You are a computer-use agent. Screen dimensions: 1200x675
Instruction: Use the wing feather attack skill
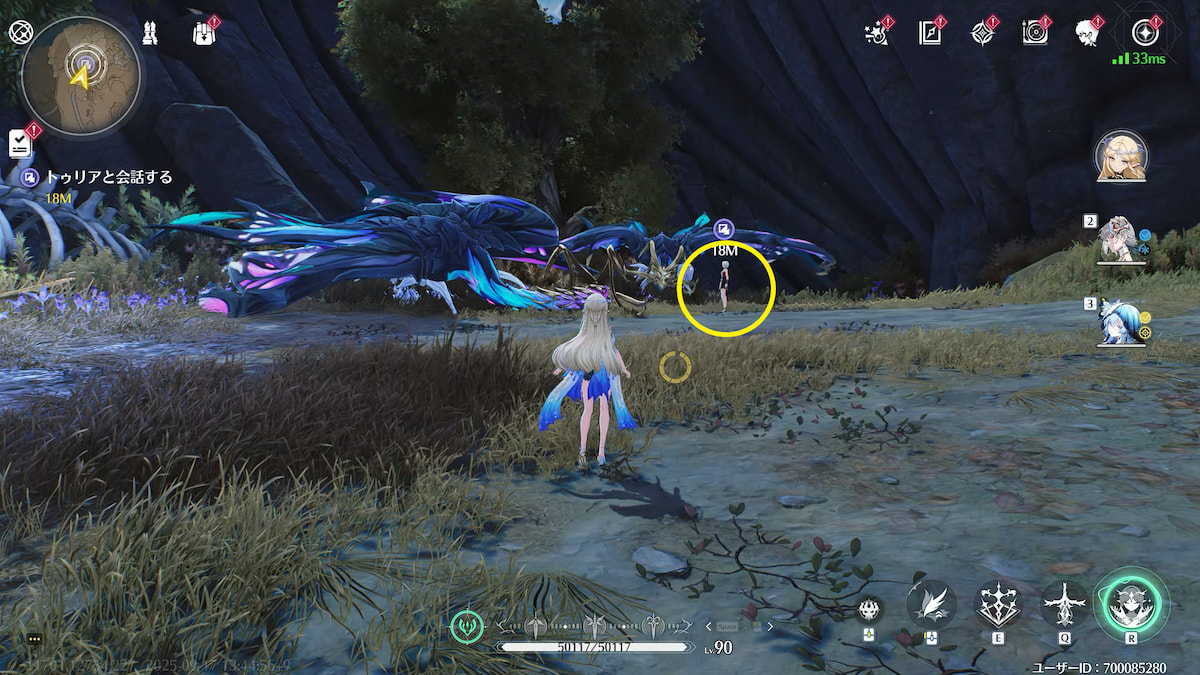coord(931,603)
